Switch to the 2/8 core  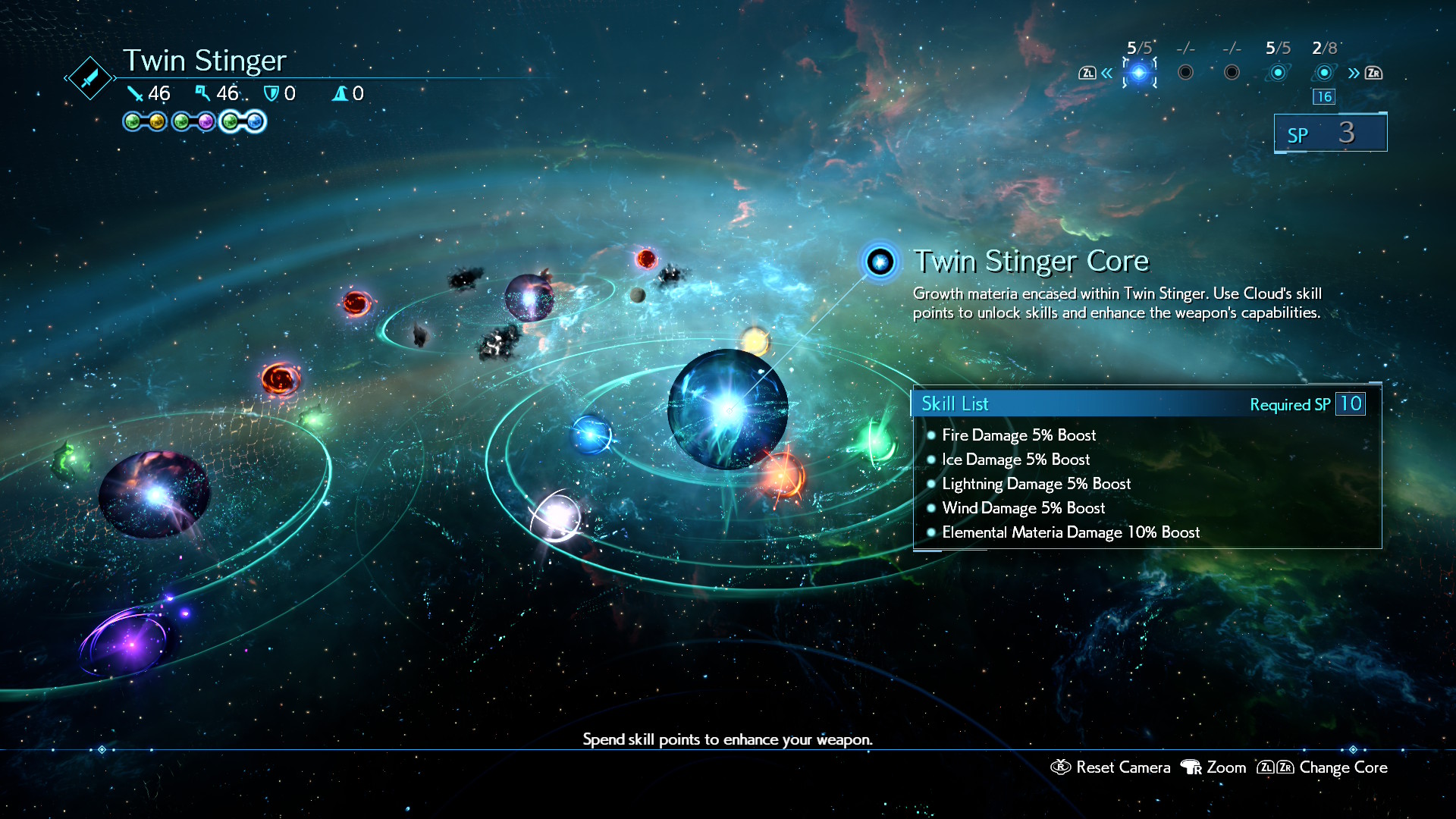click(x=1324, y=73)
